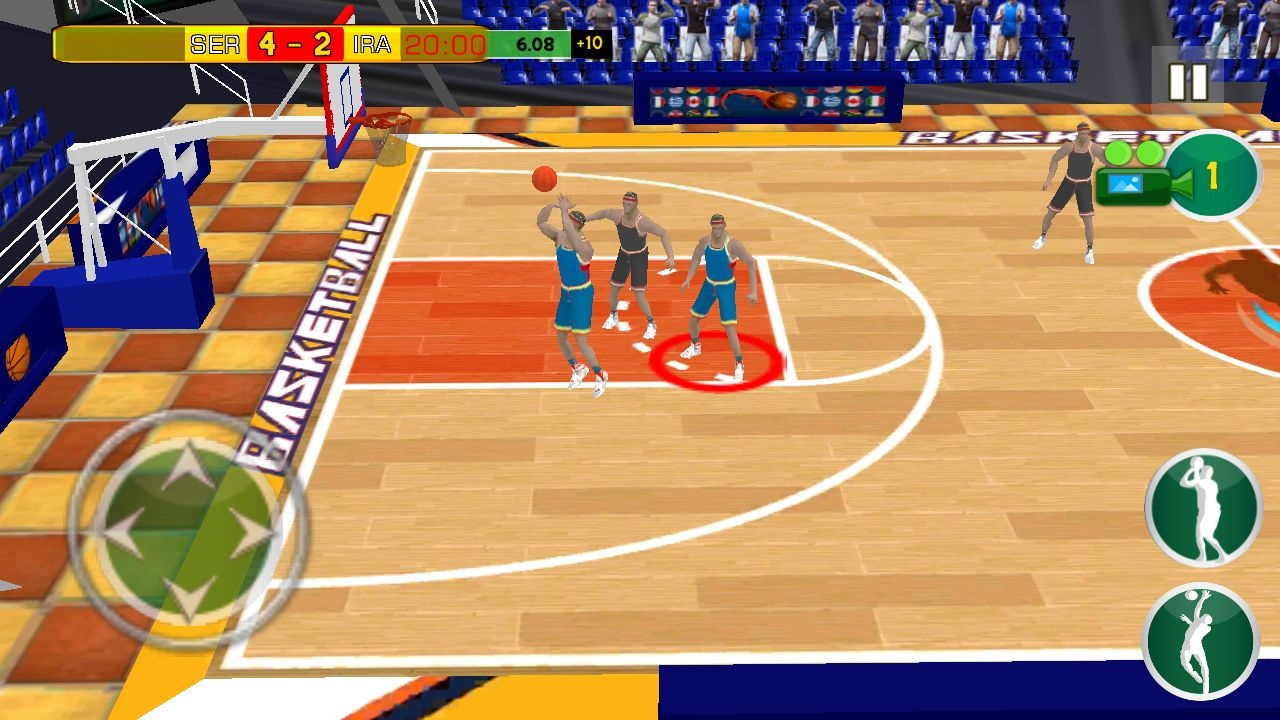Tap the green 6.08 shot clock
Image resolution: width=1280 pixels, height=720 pixels.
[x=535, y=44]
